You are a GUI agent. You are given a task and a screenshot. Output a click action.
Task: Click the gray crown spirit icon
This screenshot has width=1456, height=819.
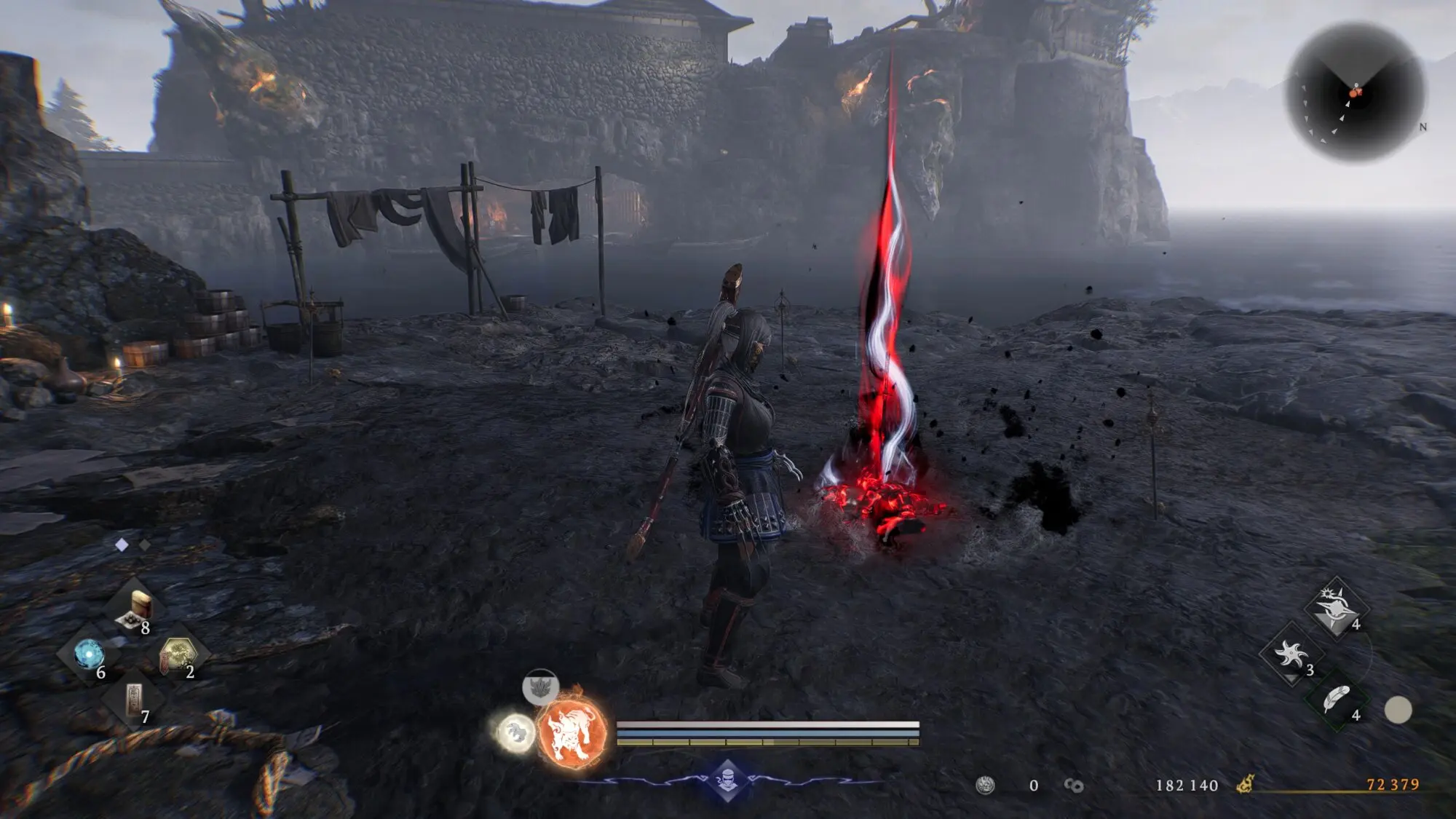coord(540,687)
